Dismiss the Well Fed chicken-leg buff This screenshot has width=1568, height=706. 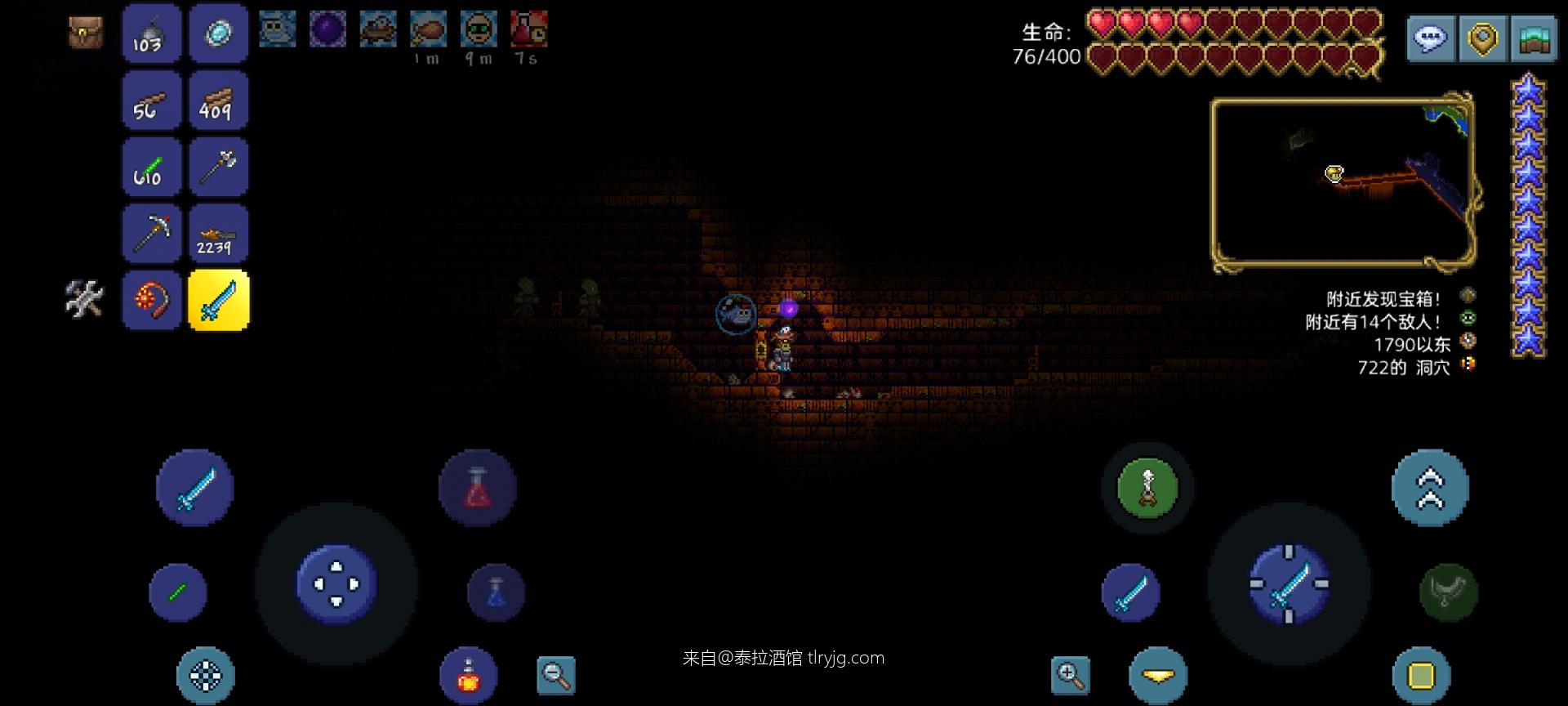click(427, 29)
